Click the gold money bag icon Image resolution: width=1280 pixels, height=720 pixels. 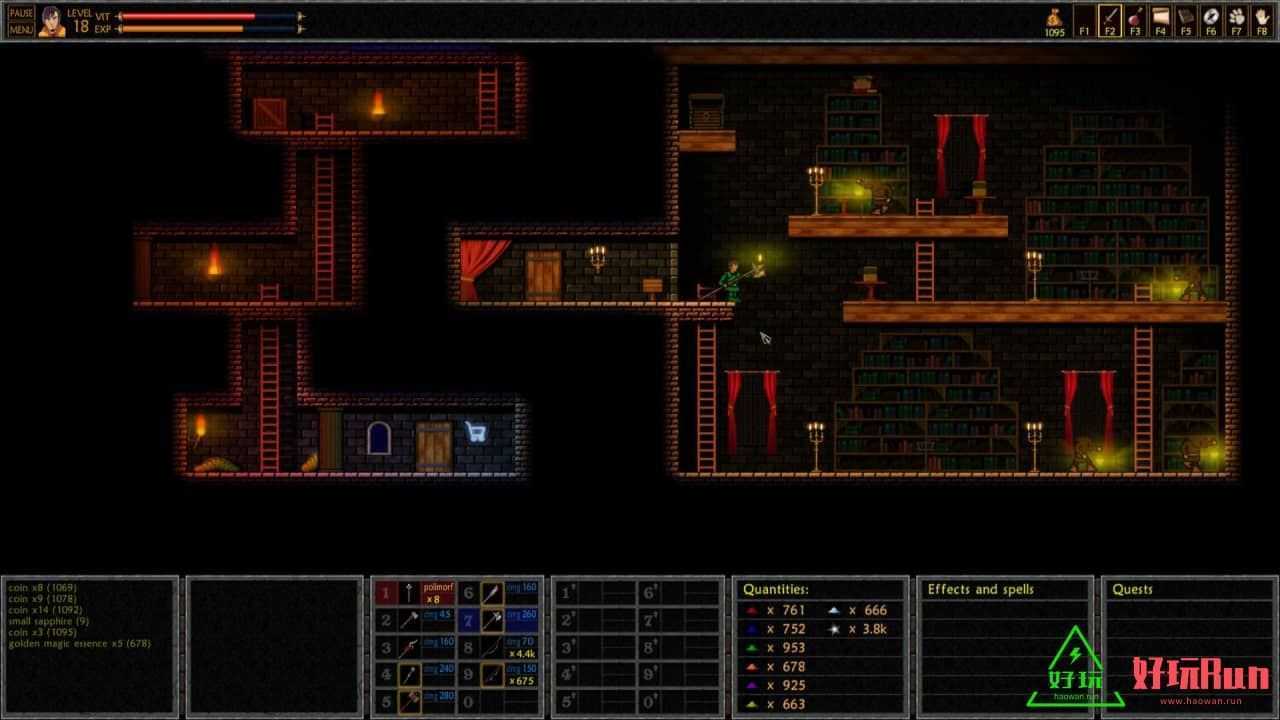tap(1054, 17)
